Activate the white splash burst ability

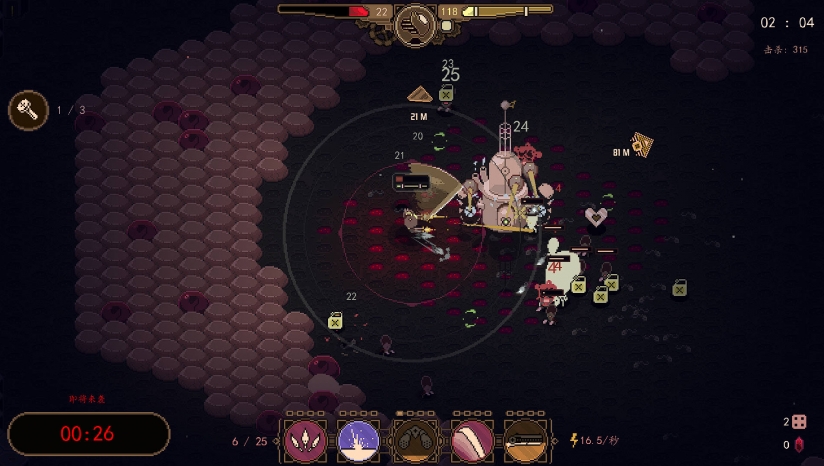[359, 440]
